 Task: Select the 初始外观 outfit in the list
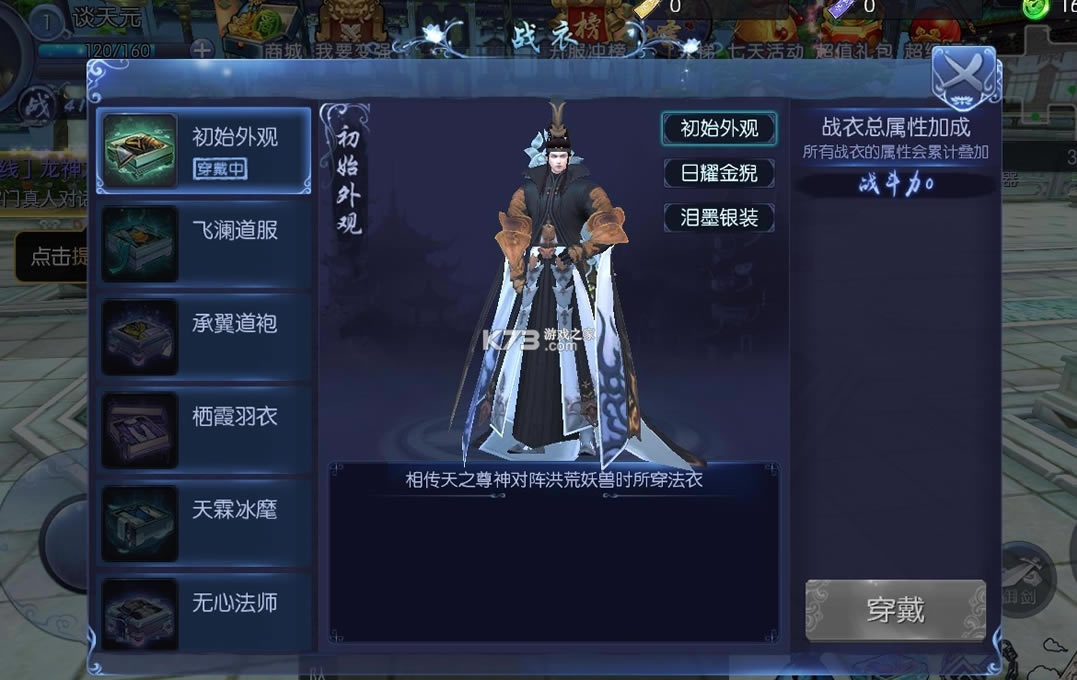point(204,150)
